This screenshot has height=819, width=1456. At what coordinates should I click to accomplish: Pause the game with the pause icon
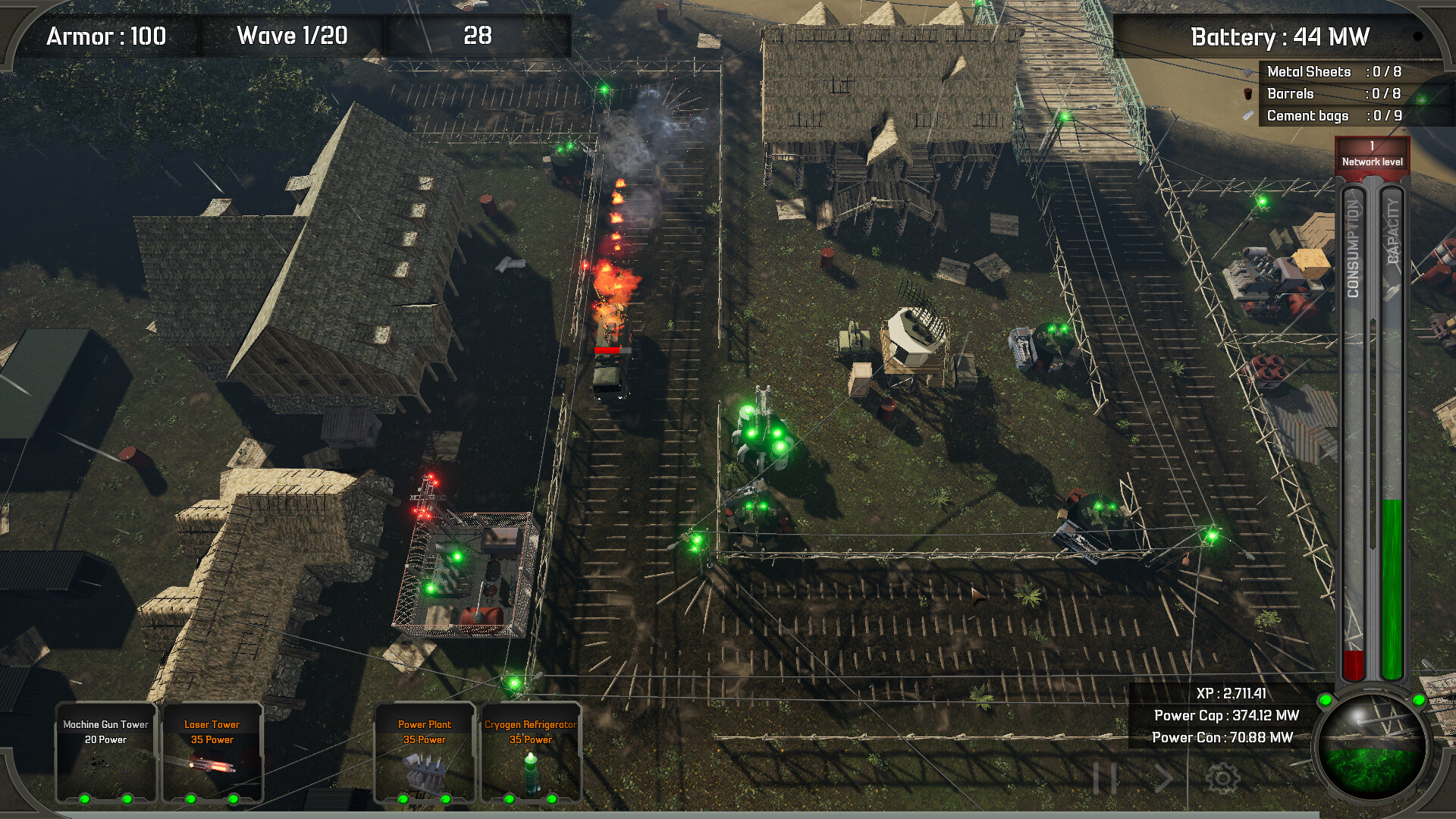(1105, 778)
